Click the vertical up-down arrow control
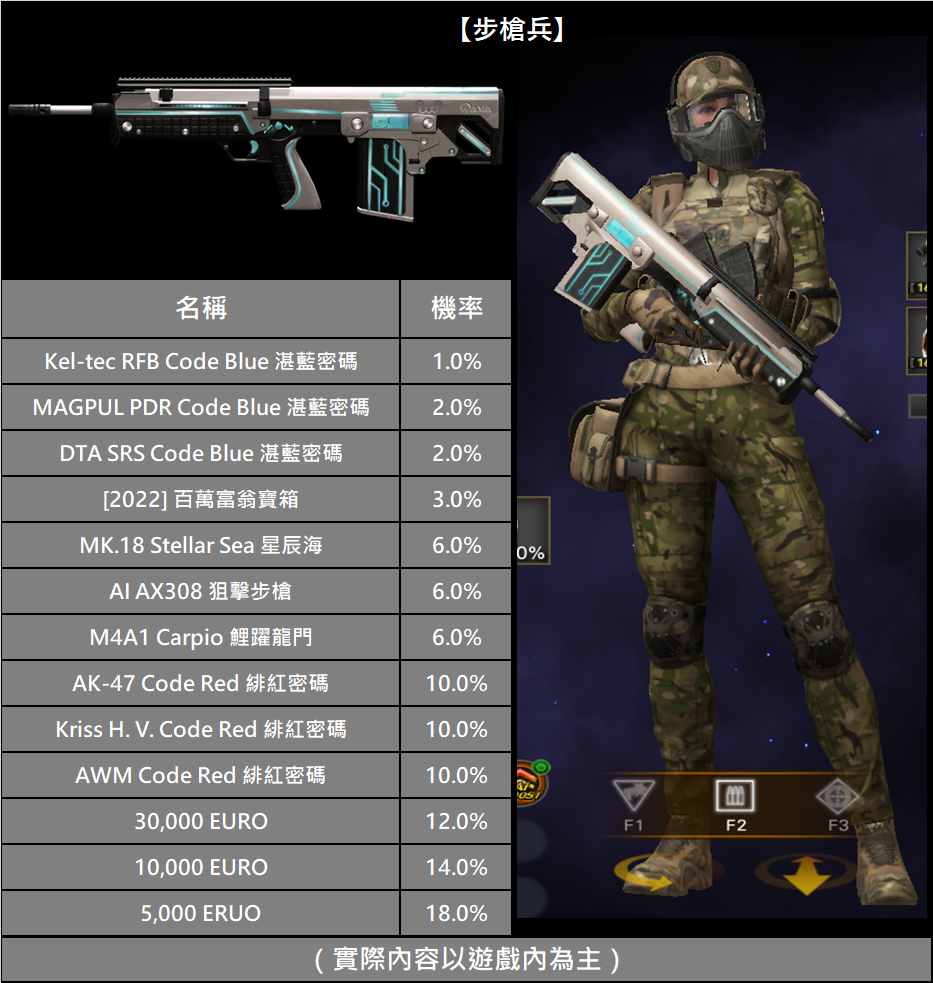 point(806,875)
